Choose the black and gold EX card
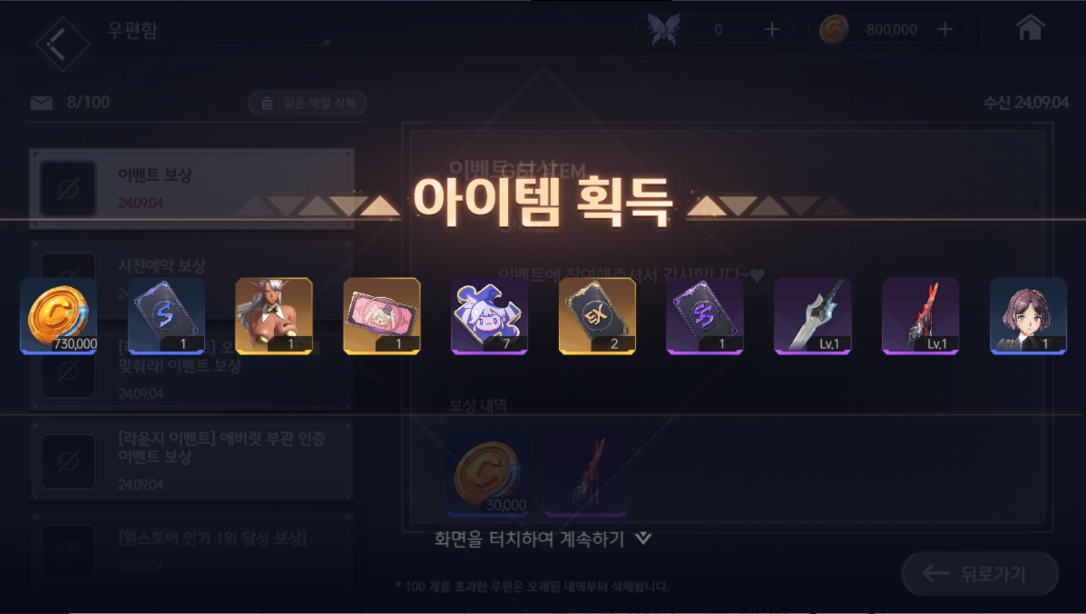Screen dimensions: 1086x614 coord(597,316)
